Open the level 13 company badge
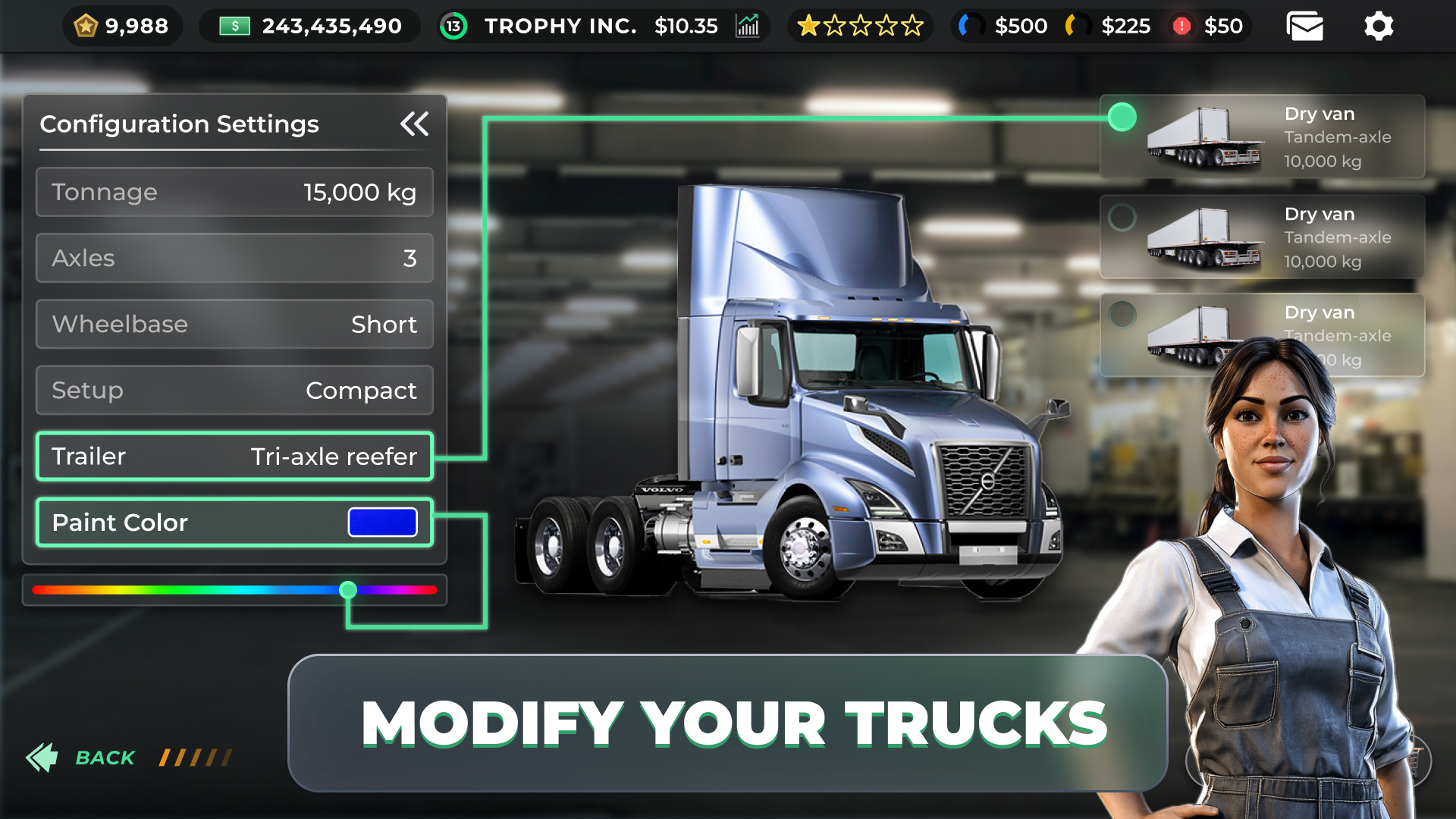 pyautogui.click(x=453, y=25)
